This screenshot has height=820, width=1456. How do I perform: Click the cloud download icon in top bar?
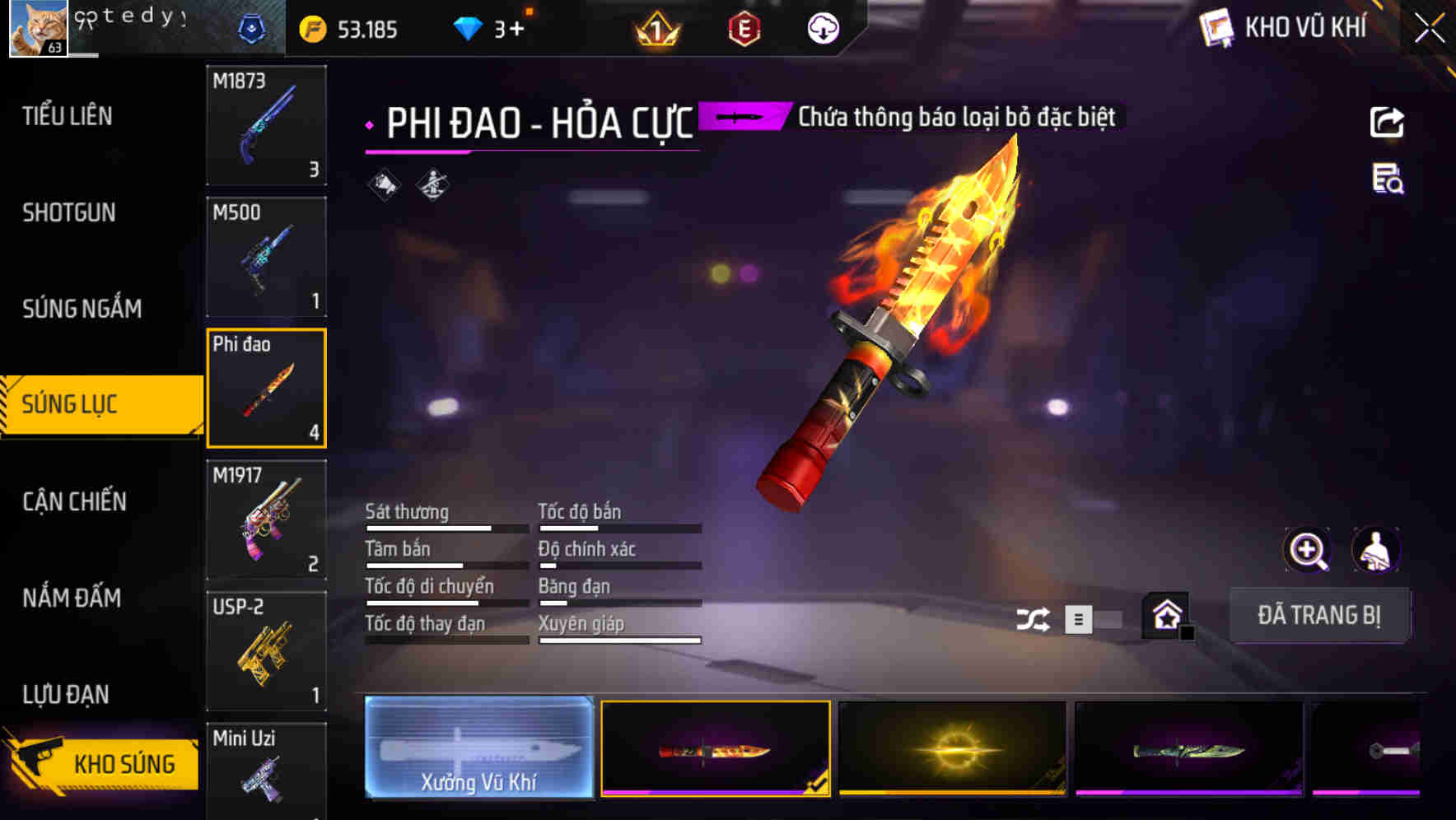pyautogui.click(x=821, y=28)
